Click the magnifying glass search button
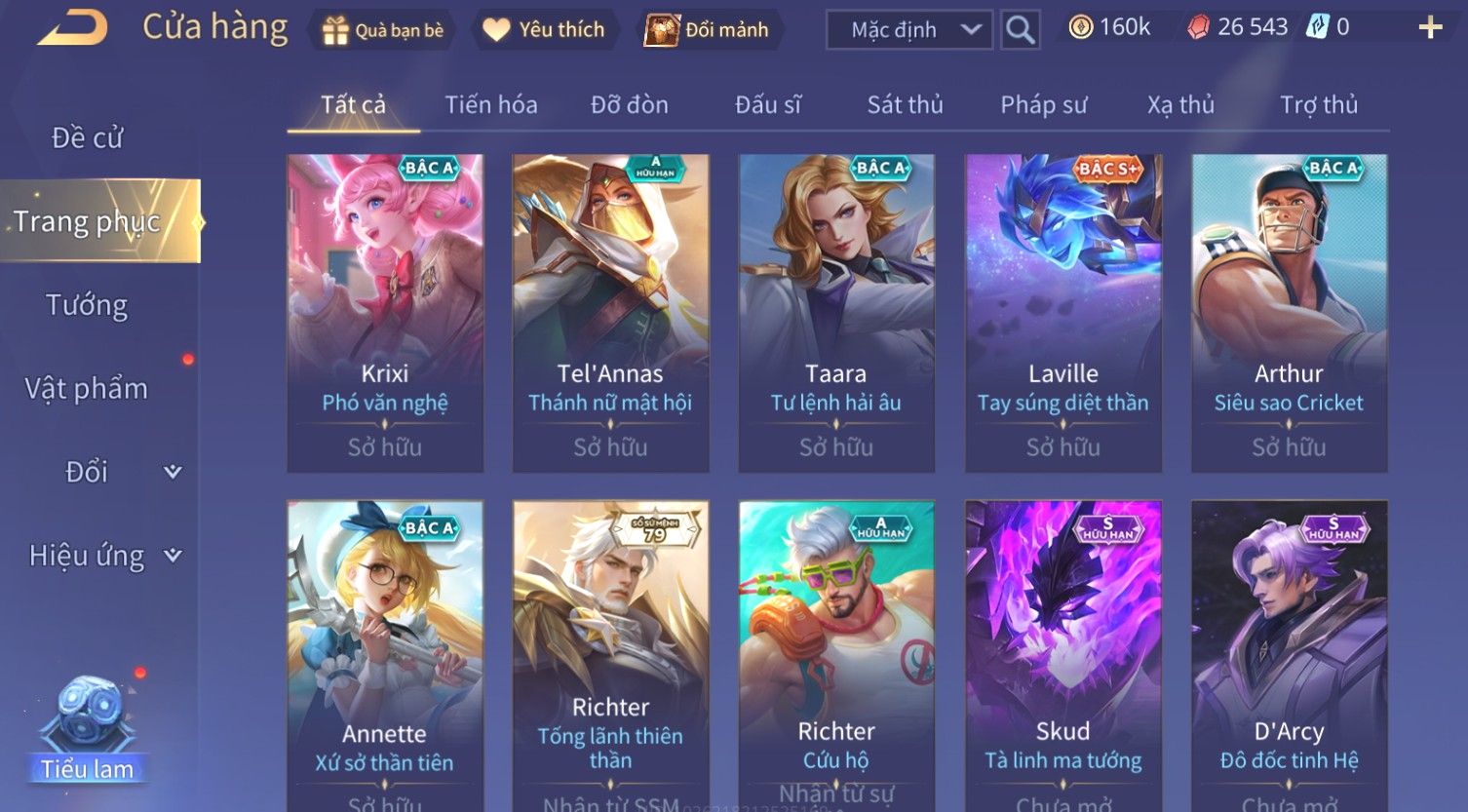Image resolution: width=1468 pixels, height=812 pixels. point(1020,30)
